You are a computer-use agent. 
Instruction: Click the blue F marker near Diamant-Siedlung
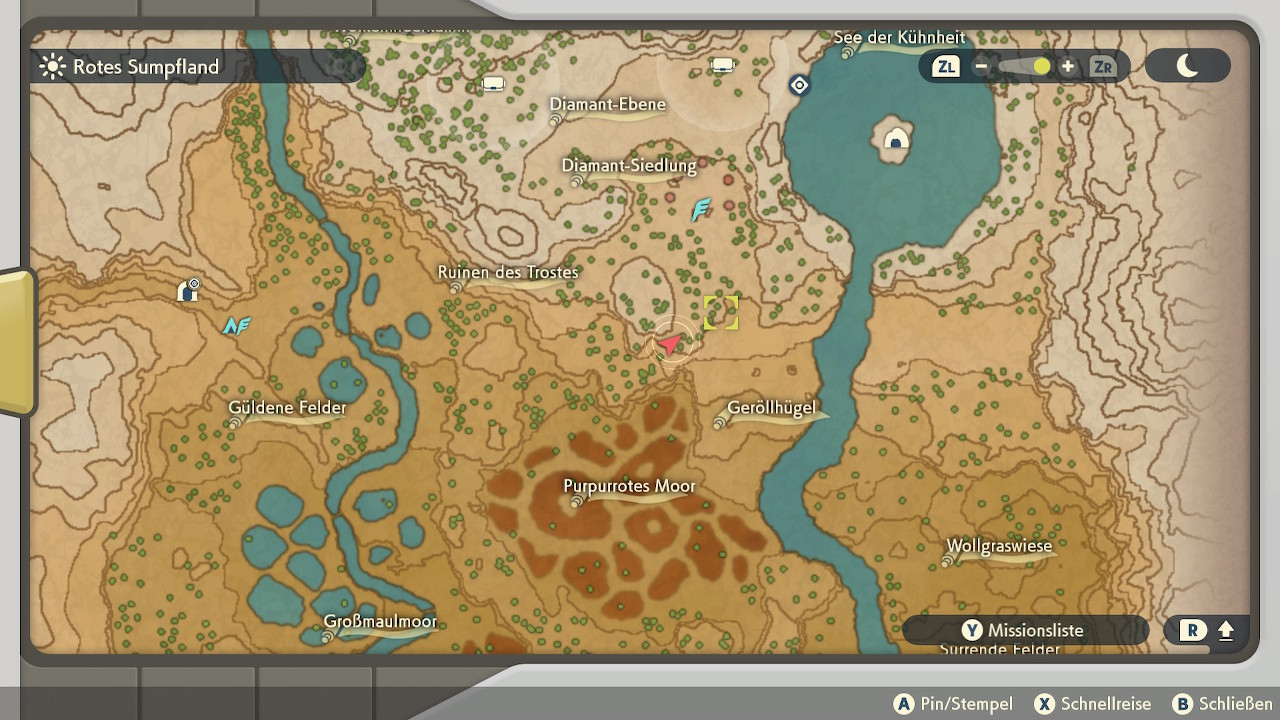point(701,210)
